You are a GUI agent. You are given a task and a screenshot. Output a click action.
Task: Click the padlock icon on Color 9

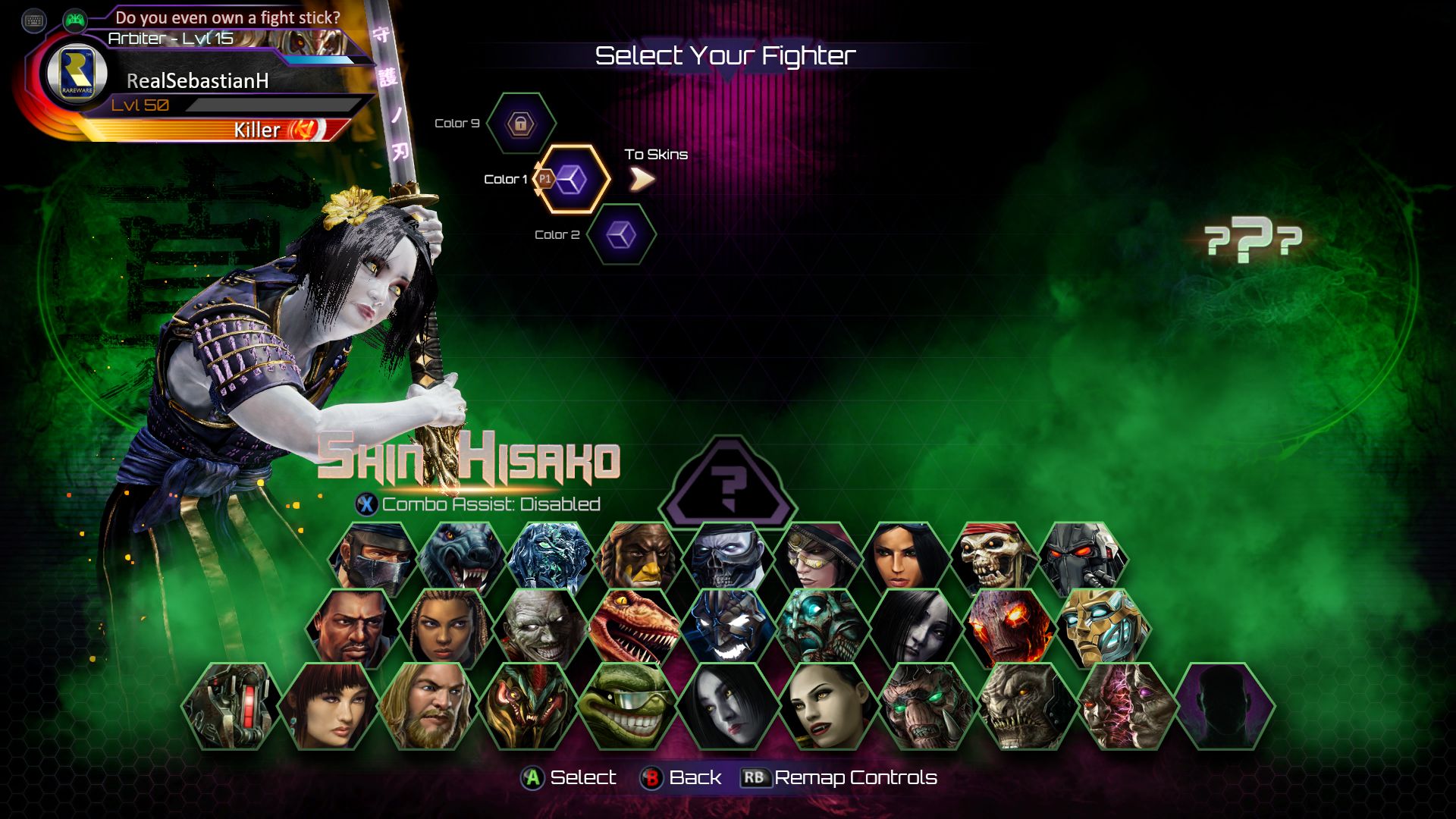tap(520, 124)
